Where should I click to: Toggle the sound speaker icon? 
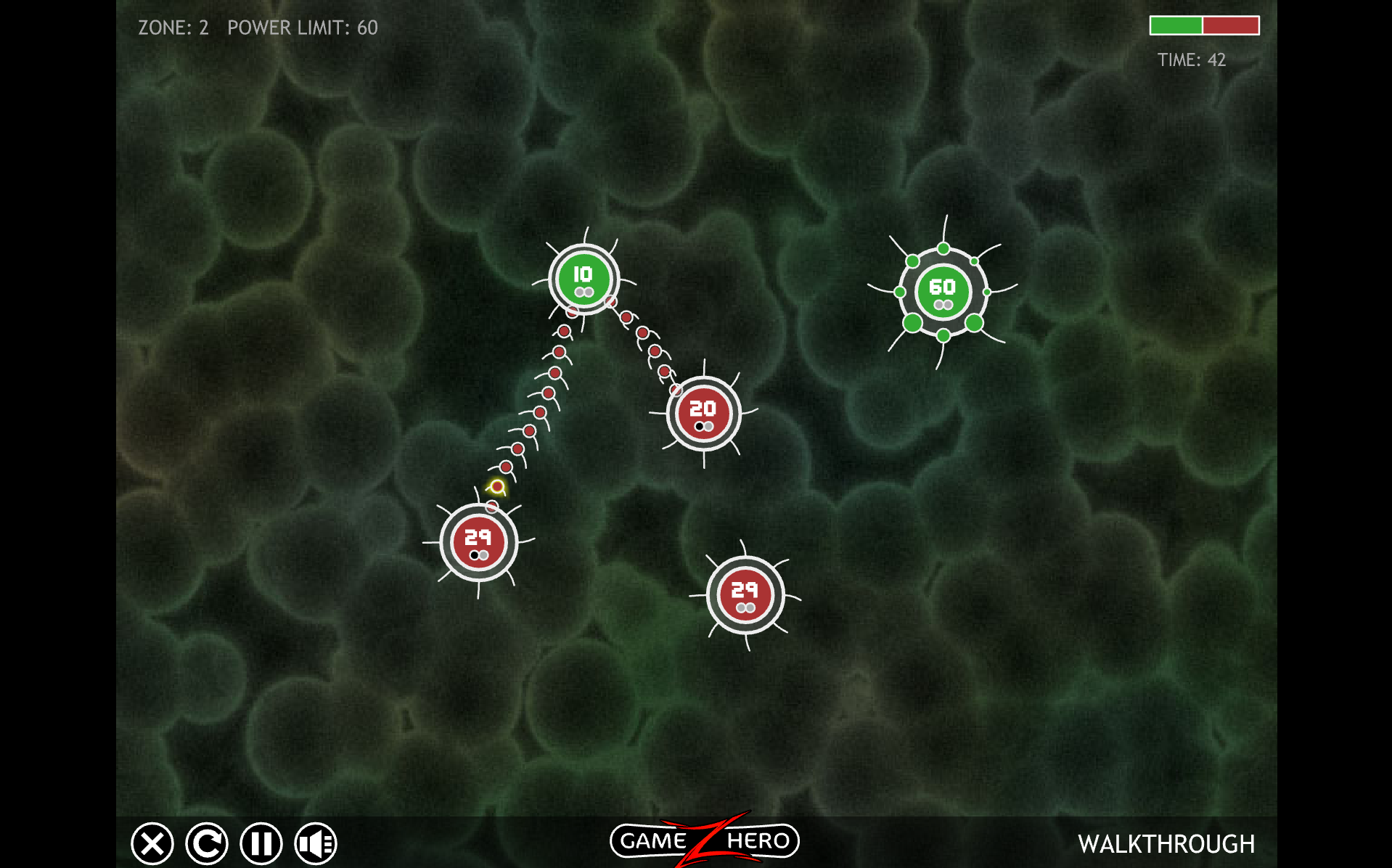tap(316, 843)
